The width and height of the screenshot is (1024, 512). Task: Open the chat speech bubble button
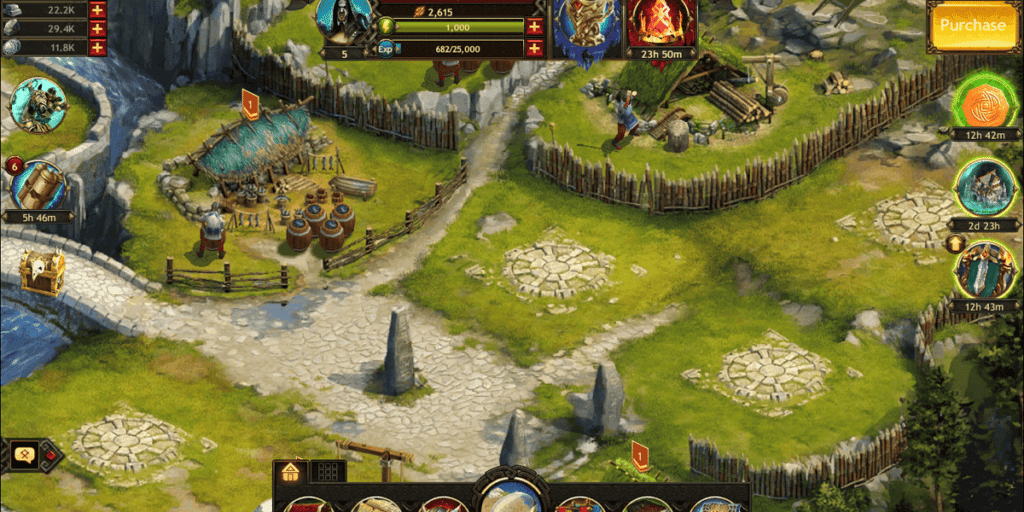(x=24, y=453)
